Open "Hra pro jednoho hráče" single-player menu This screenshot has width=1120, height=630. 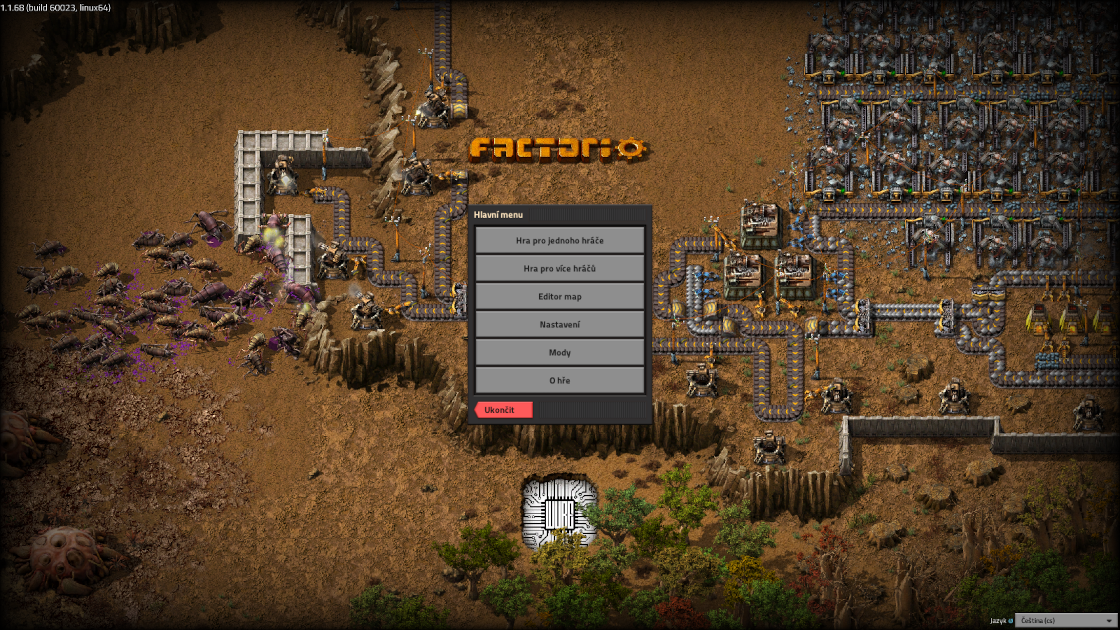[559, 240]
